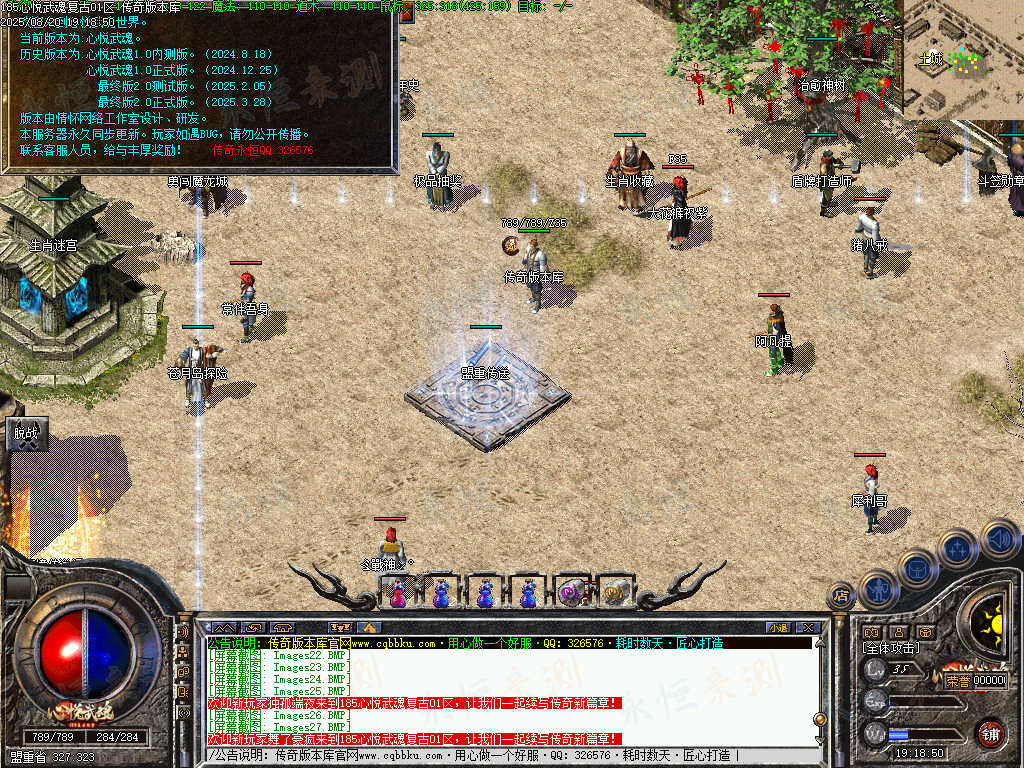Close the chat panel with X
1024x768 pixels.
tap(808, 627)
